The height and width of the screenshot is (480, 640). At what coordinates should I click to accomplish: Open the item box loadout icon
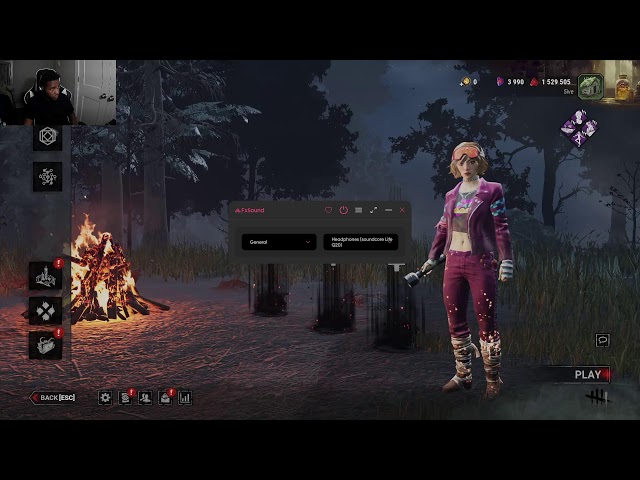45,344
